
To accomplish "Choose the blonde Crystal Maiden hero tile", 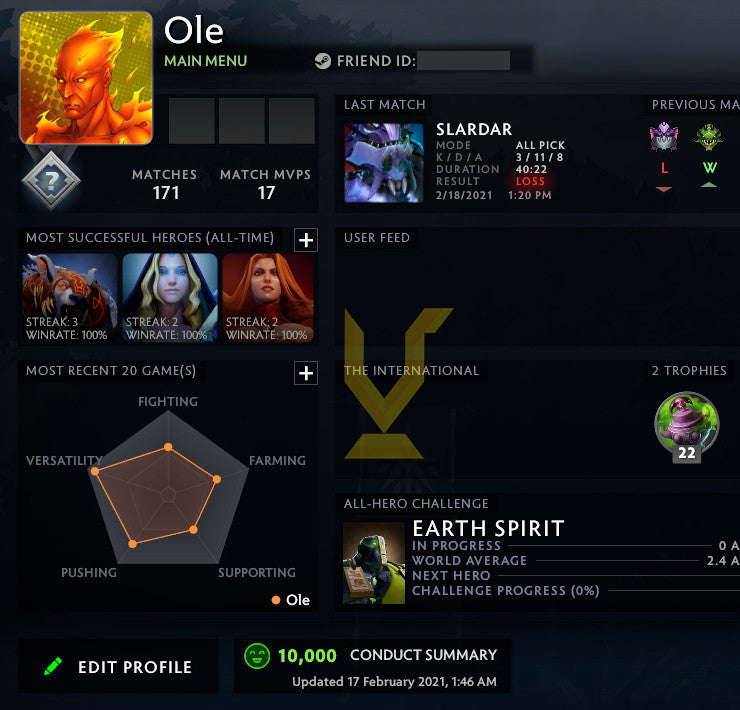I will tap(169, 298).
